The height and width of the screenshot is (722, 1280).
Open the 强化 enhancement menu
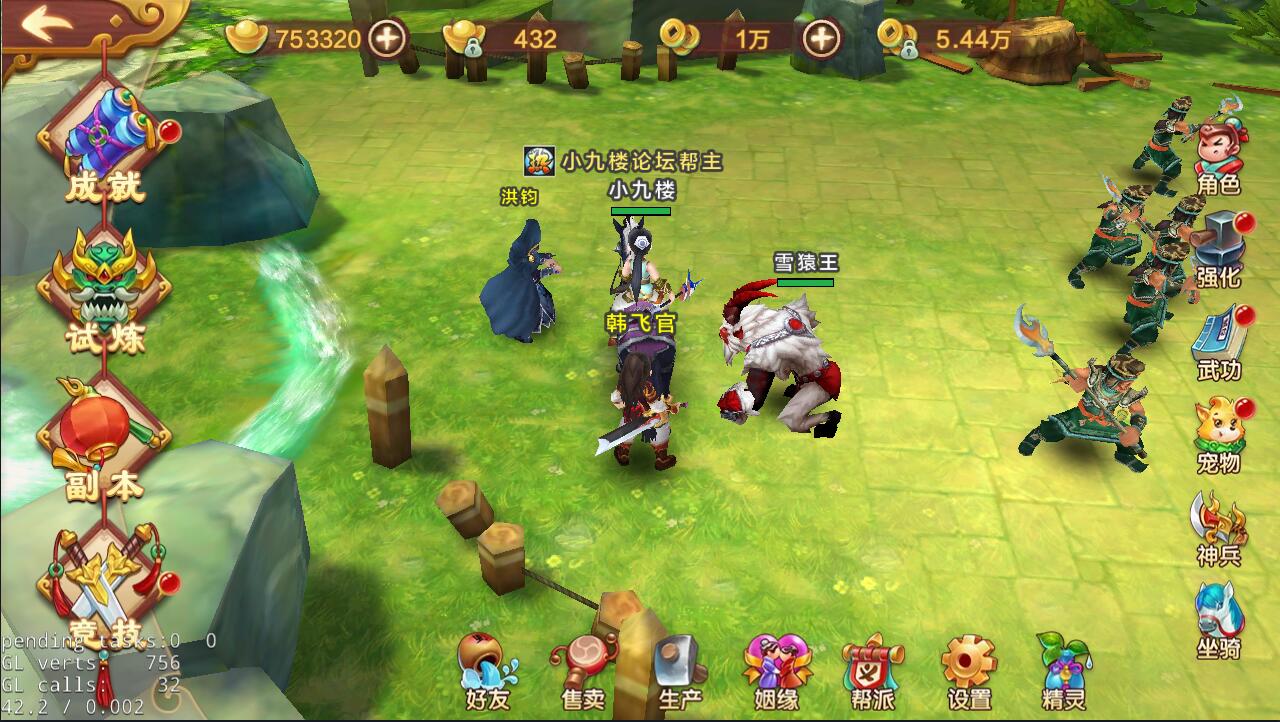[x=1219, y=248]
